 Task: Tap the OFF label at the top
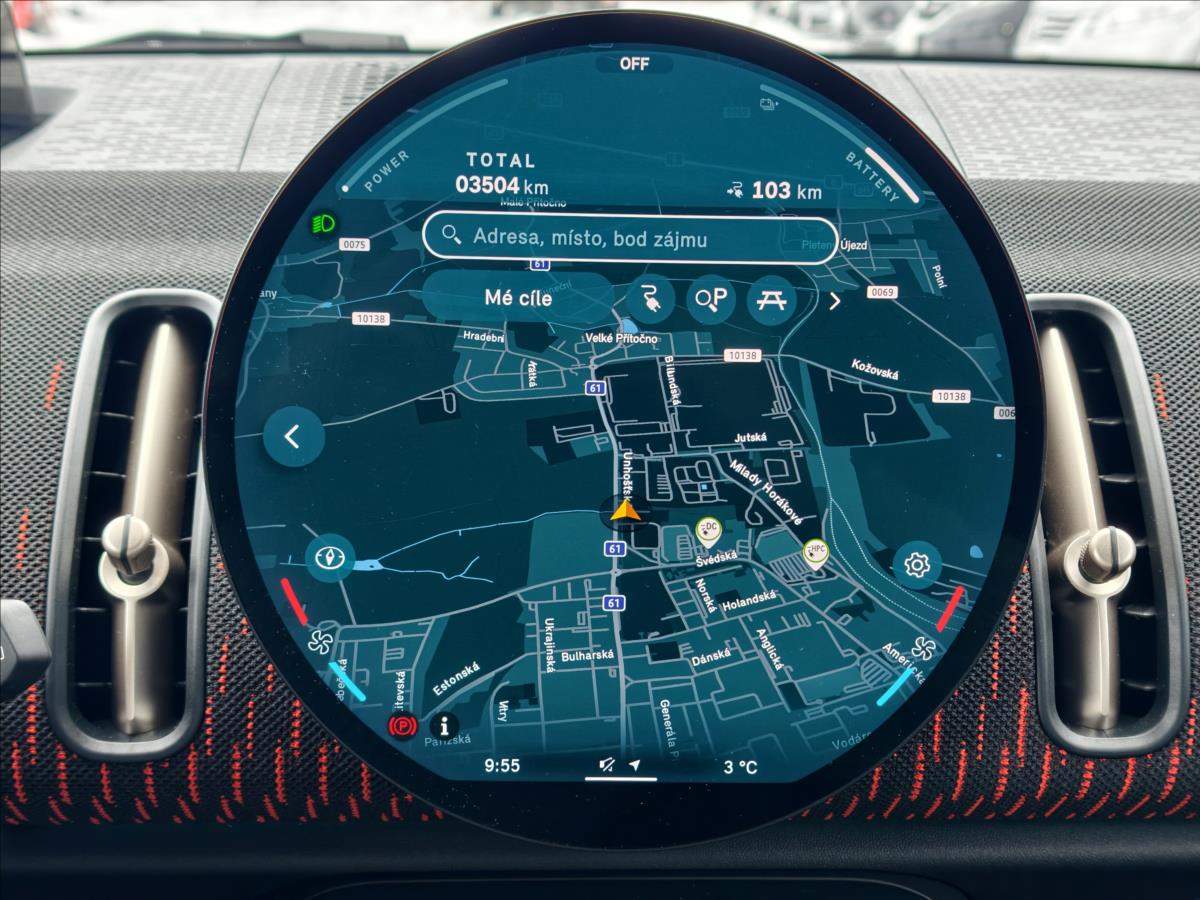[634, 64]
